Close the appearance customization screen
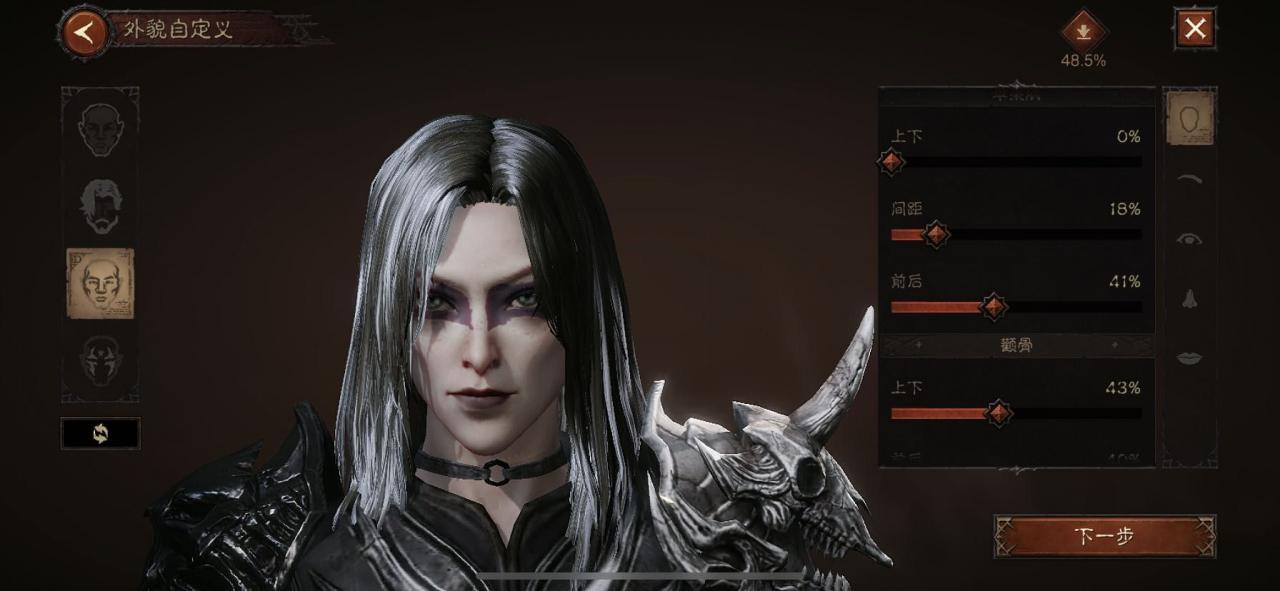 point(1195,29)
